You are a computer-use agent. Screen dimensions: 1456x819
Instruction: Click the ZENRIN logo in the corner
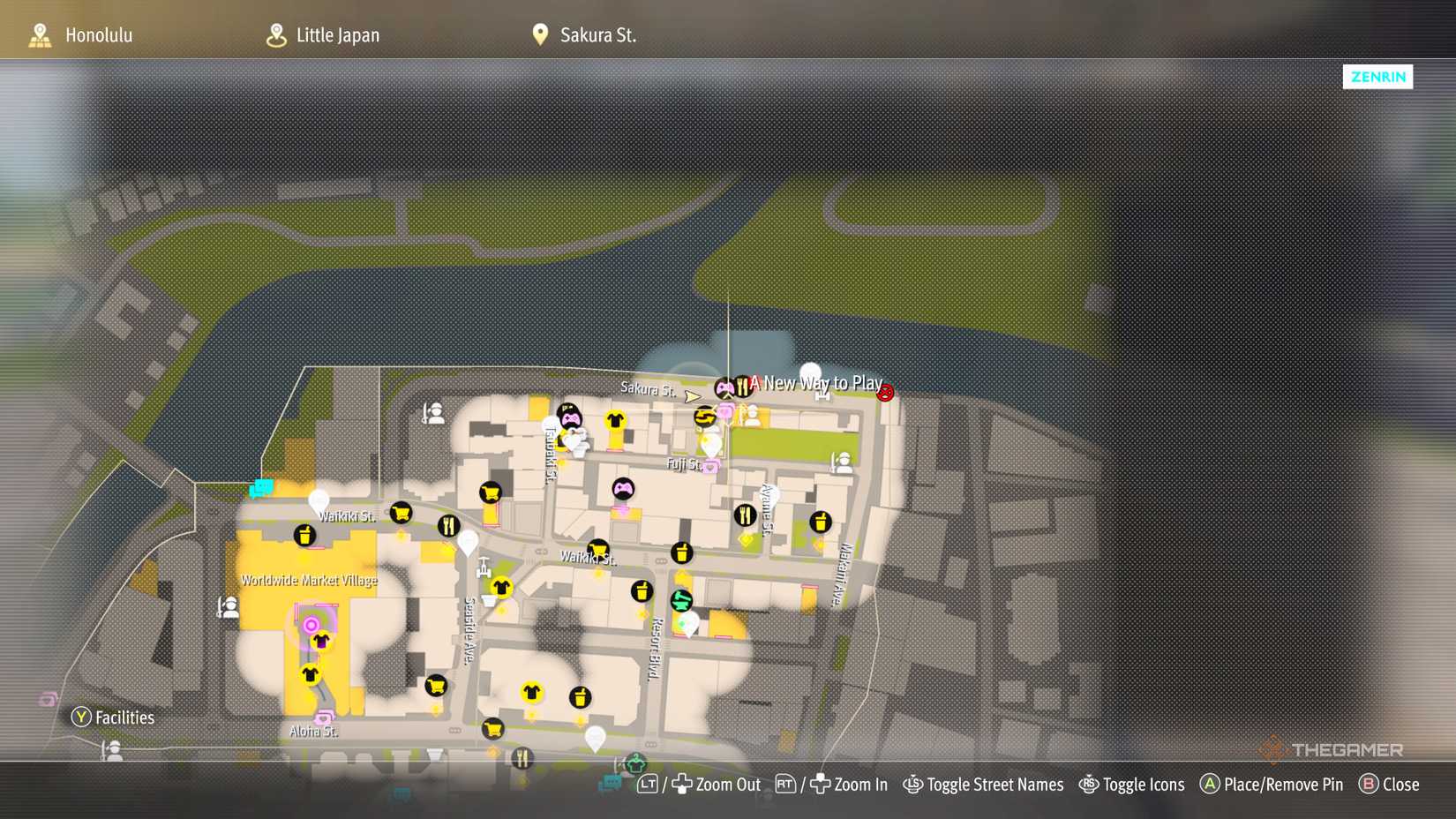click(x=1377, y=77)
